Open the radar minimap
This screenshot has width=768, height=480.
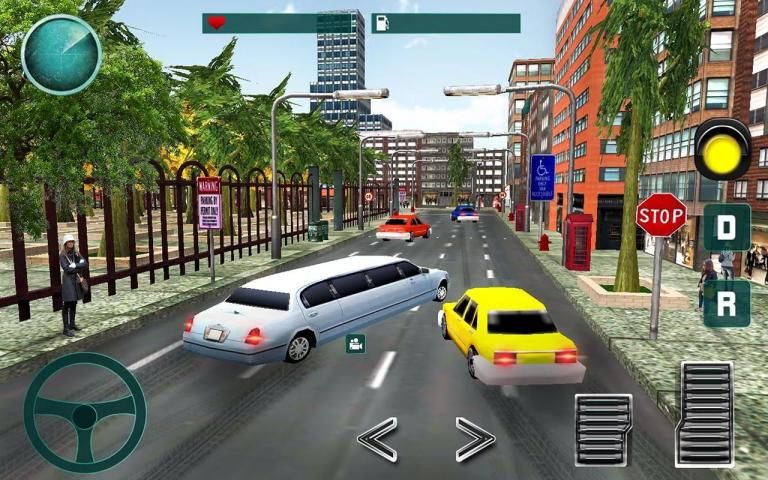[x=61, y=54]
